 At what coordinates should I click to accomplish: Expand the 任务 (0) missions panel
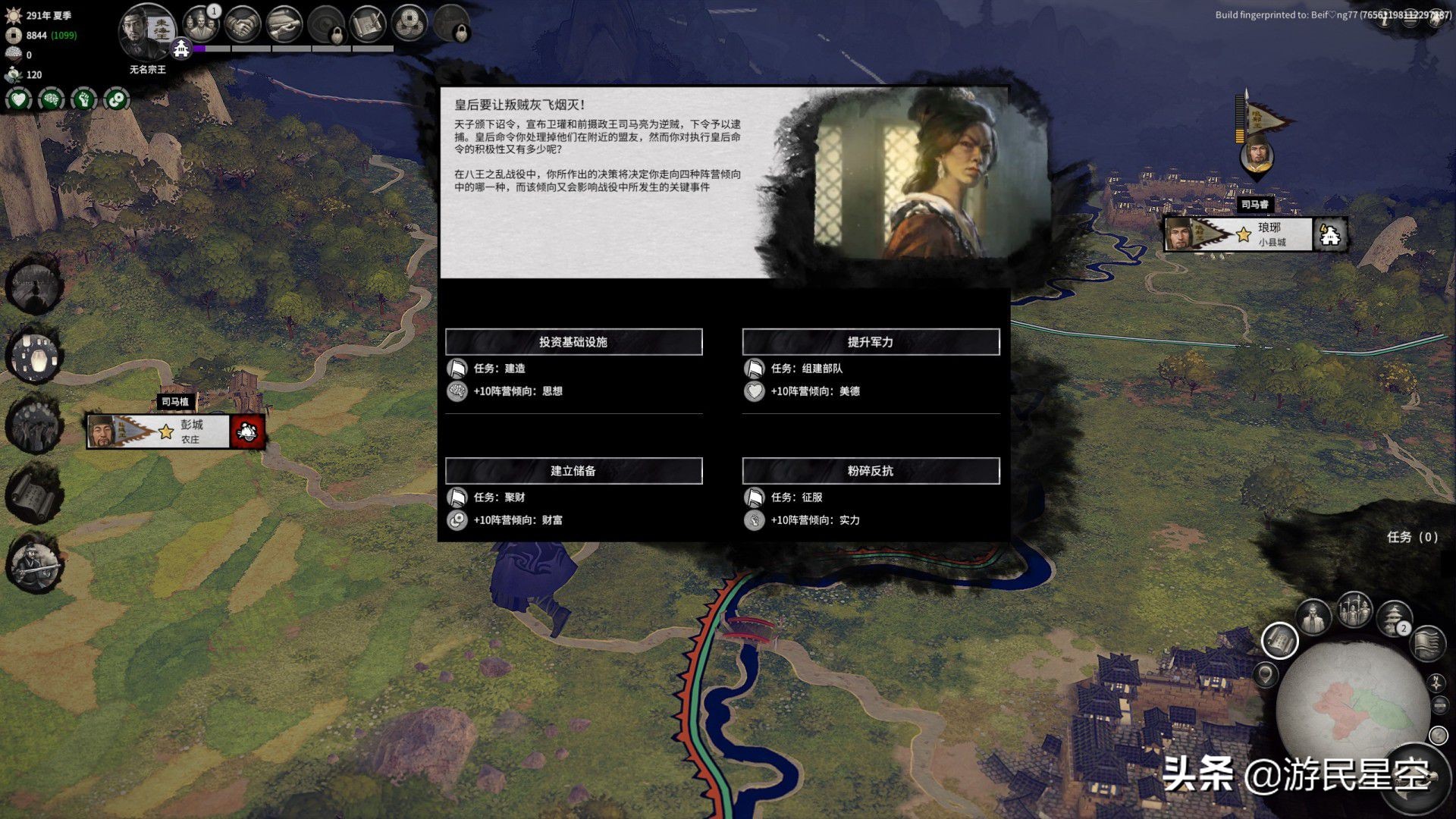pos(1412,538)
